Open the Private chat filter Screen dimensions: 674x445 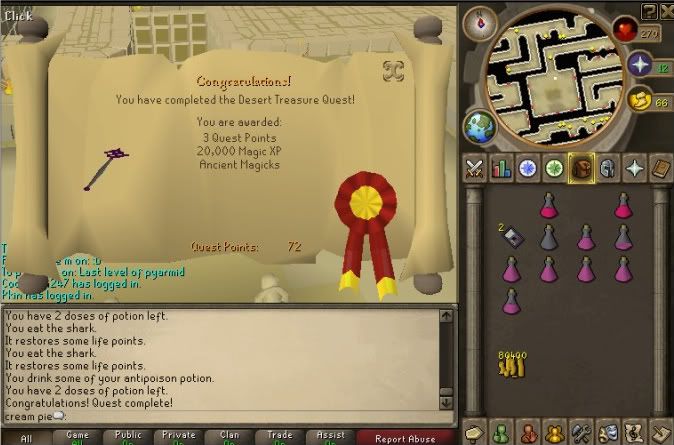click(180, 437)
